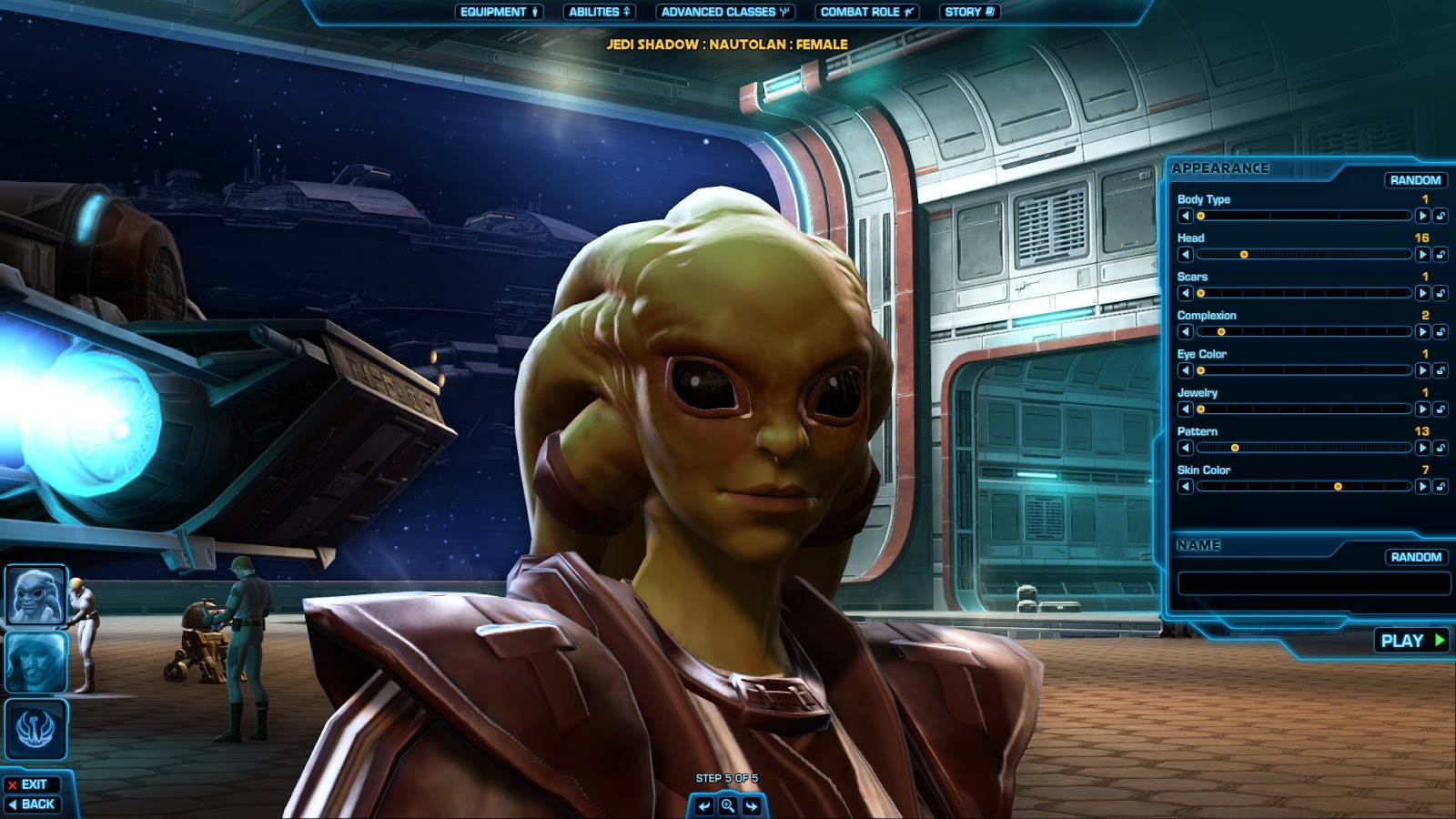Select the hooded Jedi portrait in sidebar
Image resolution: width=1456 pixels, height=819 pixels.
pos(37,661)
